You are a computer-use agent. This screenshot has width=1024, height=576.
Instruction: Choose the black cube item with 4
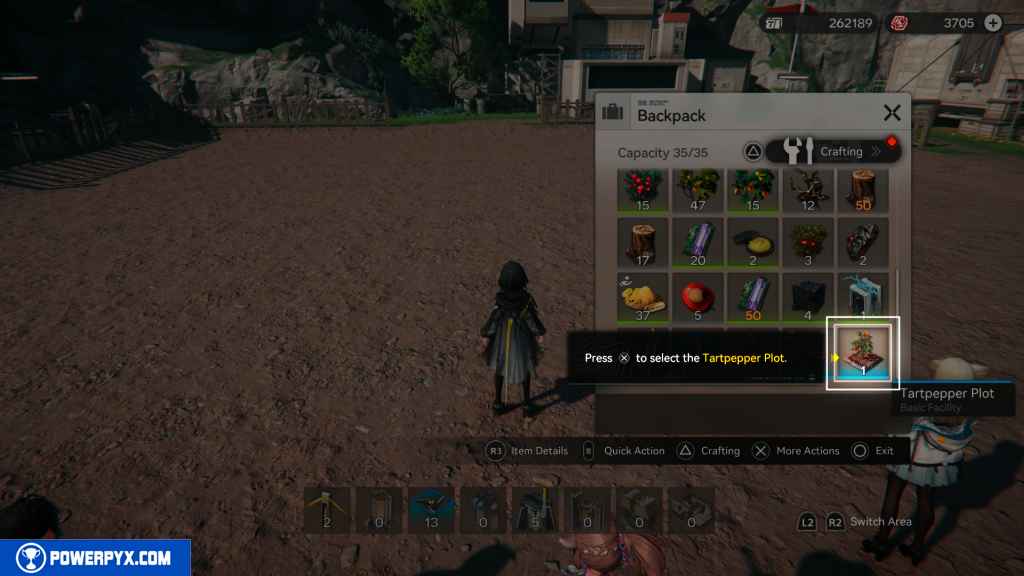point(808,298)
